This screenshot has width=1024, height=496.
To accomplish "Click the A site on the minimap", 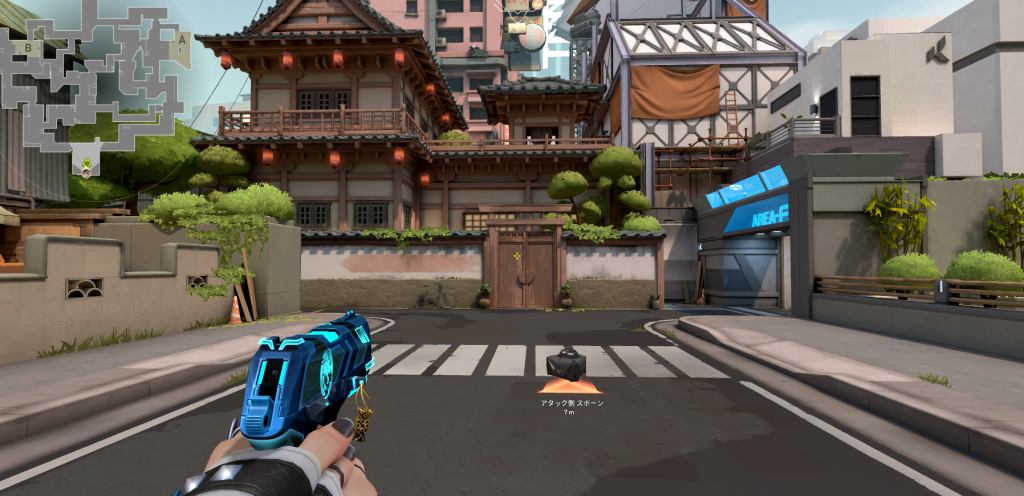I will 181,41.
